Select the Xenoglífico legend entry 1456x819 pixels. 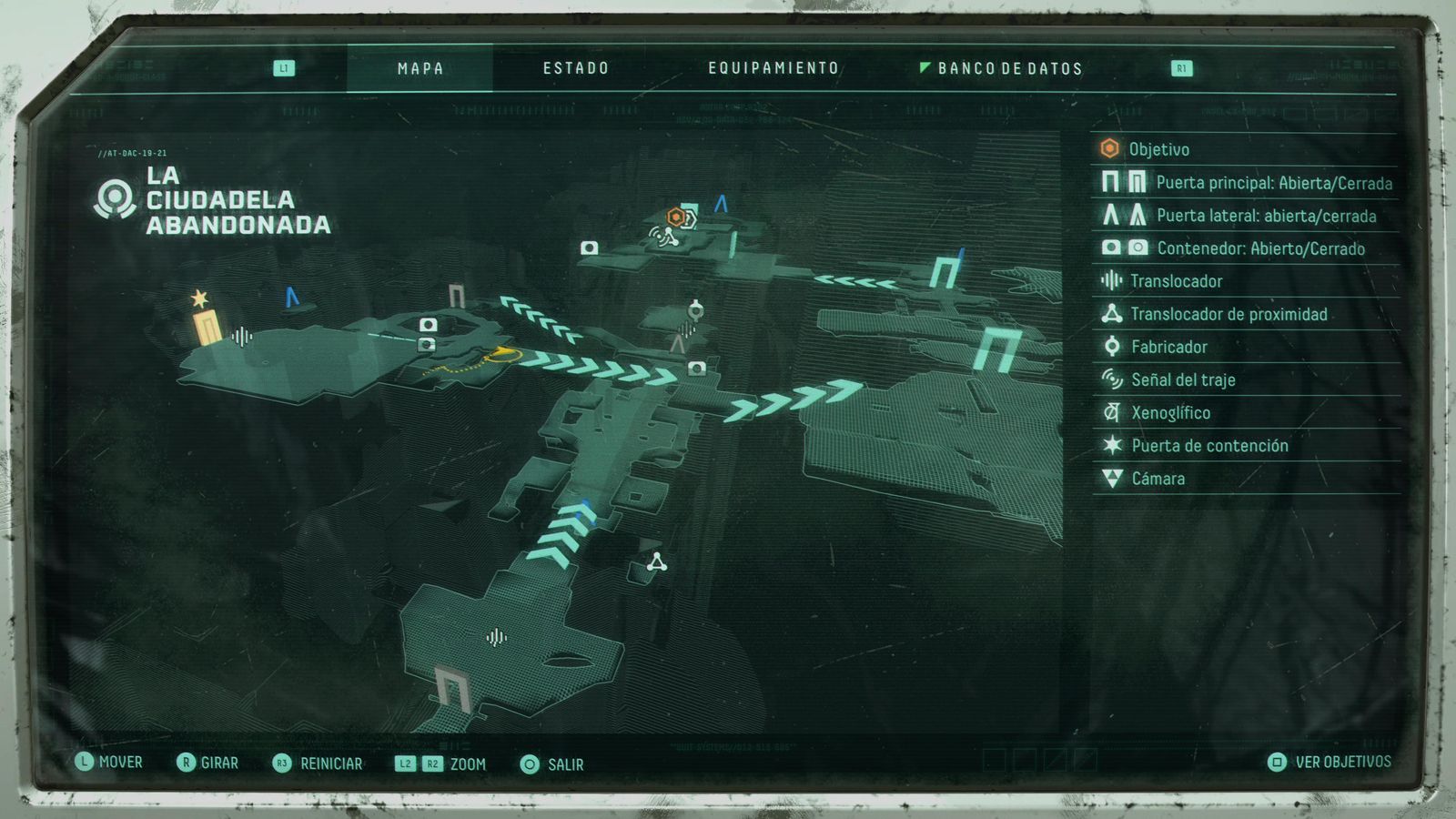point(1170,412)
